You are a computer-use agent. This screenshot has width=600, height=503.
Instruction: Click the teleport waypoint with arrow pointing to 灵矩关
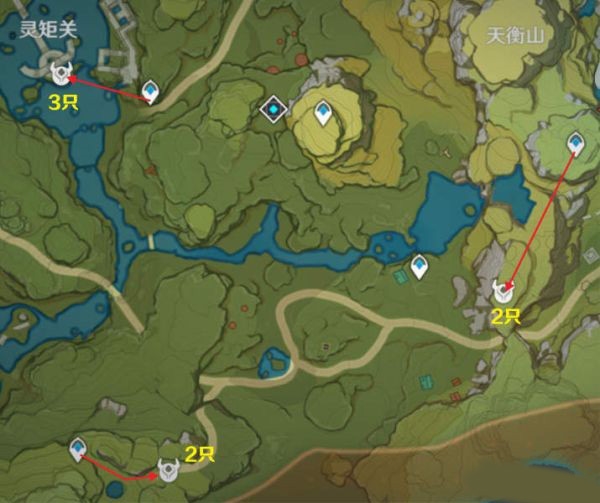[x=150, y=93]
